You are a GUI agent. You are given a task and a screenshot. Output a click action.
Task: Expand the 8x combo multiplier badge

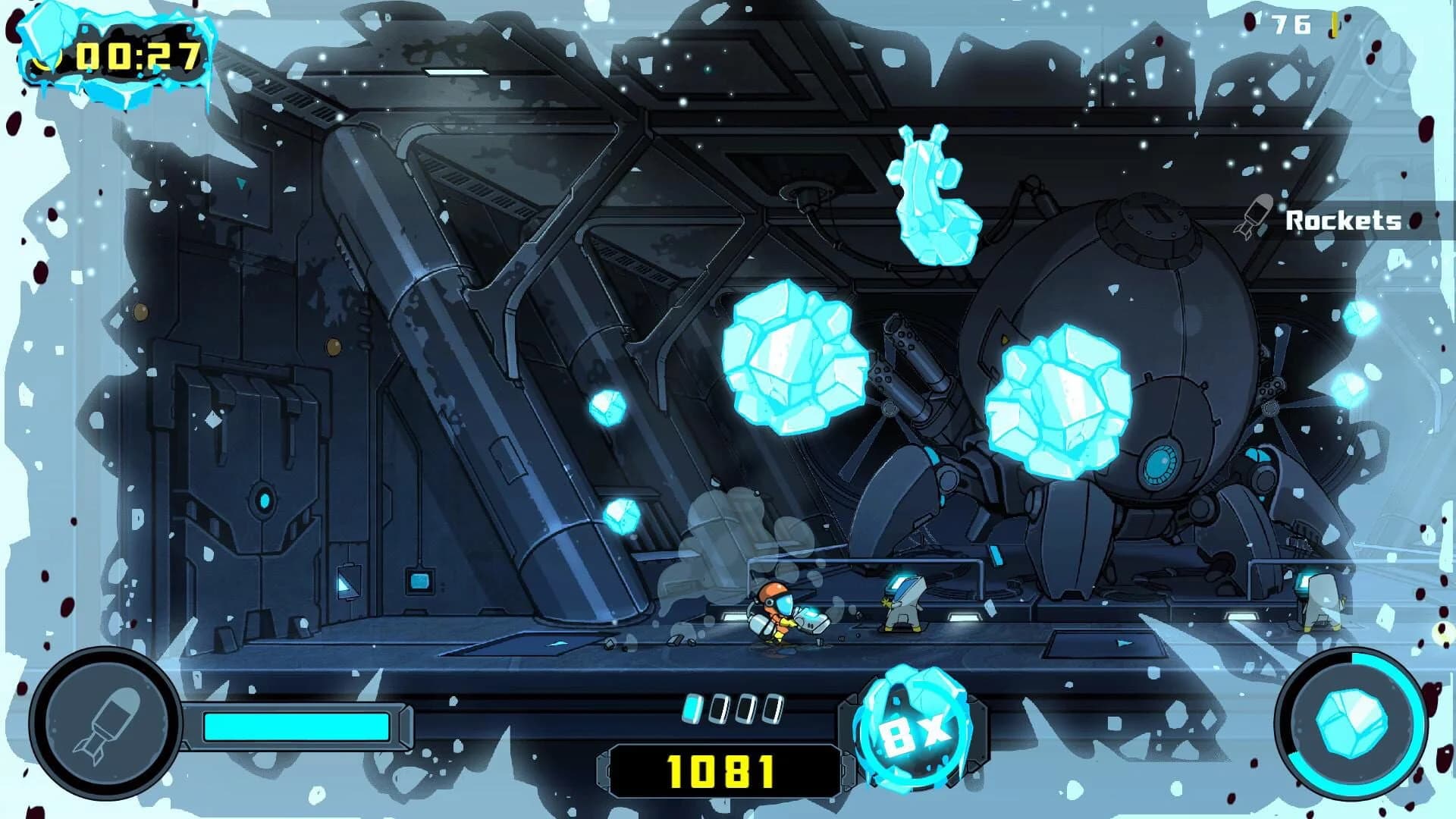click(x=912, y=730)
